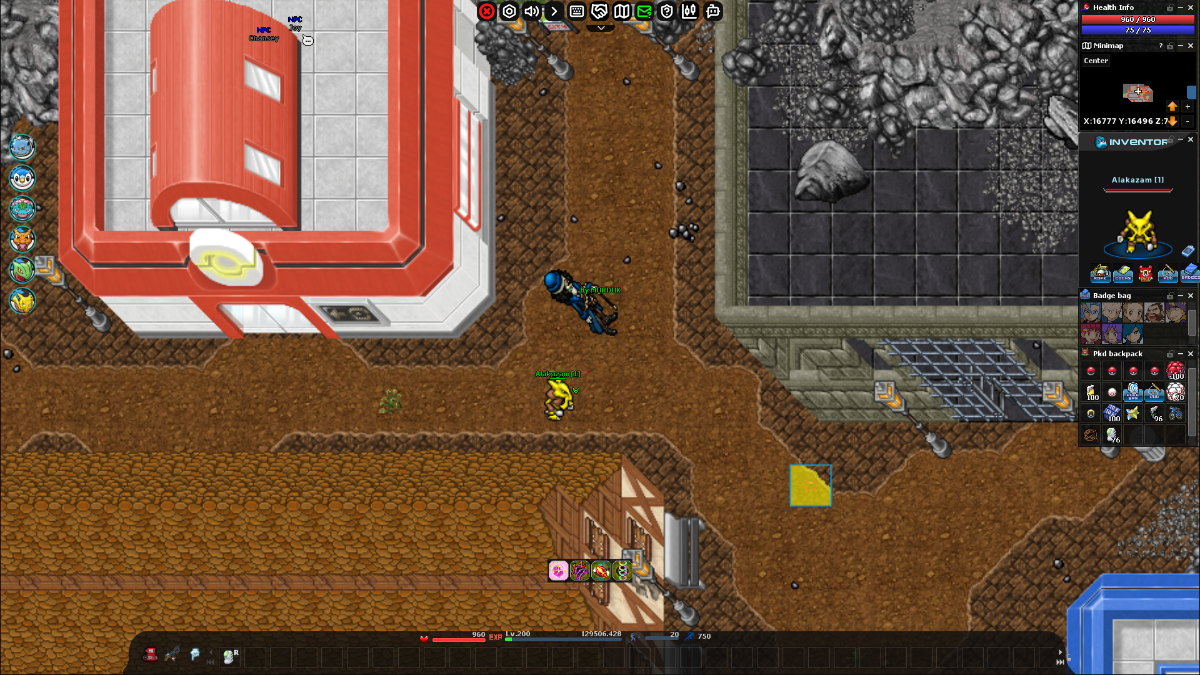Open the robot chat assistant icon
The image size is (1200, 675).
pos(713,11)
